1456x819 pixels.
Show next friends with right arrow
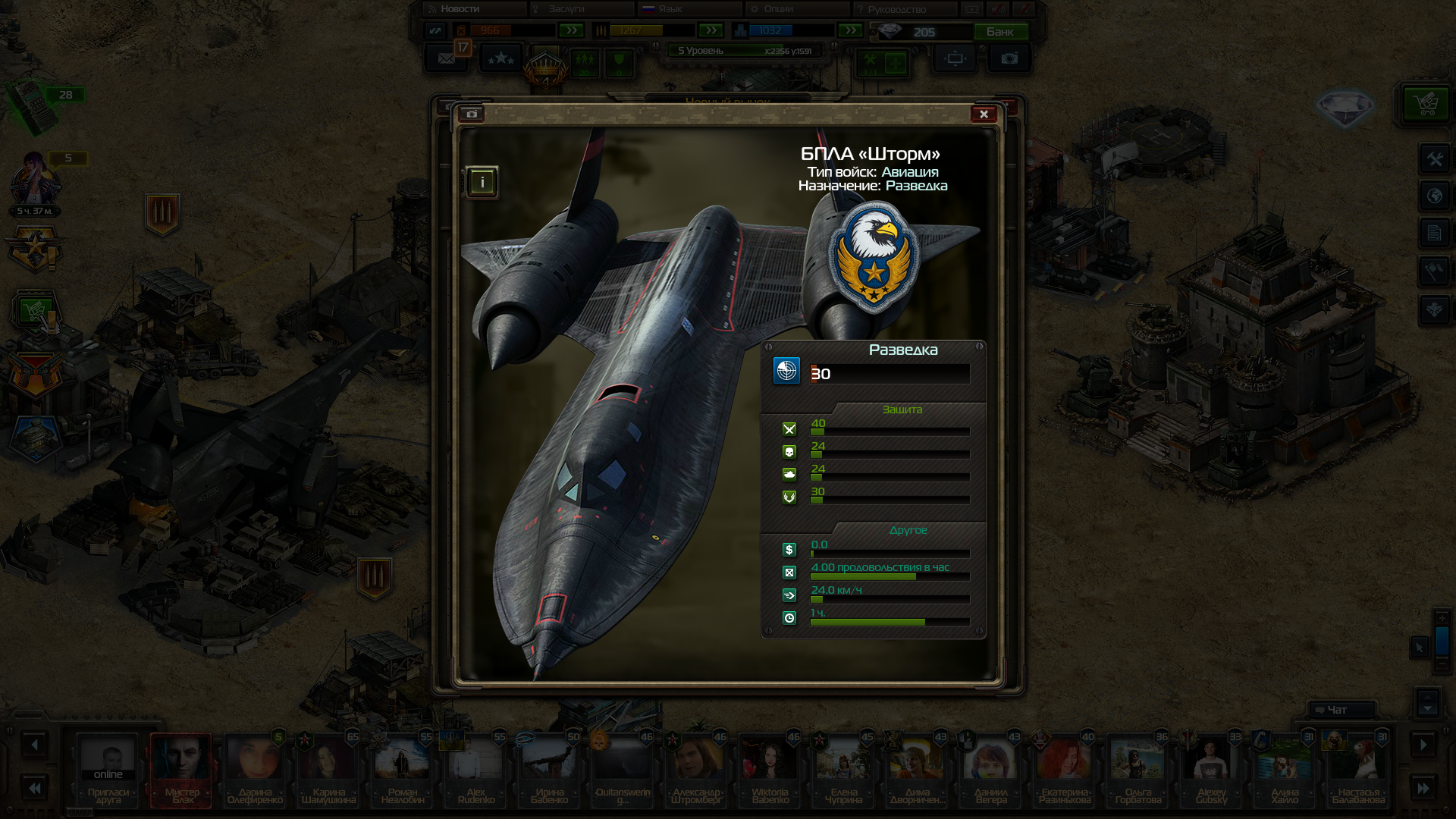[x=1423, y=745]
